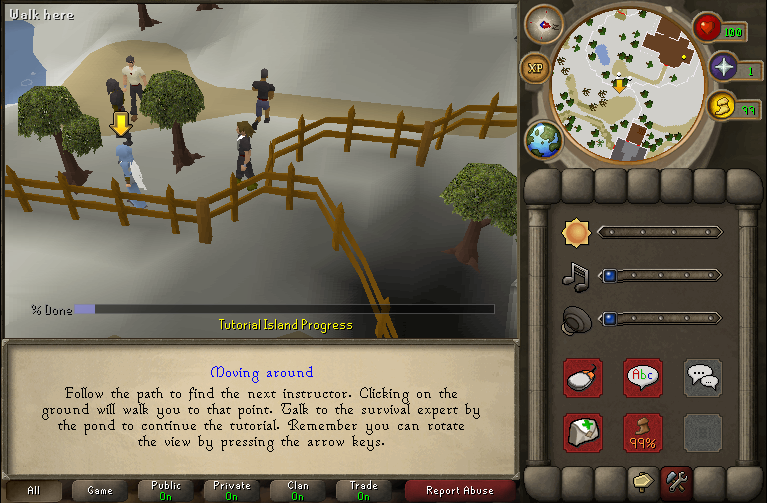Viewport: 767px width, 503px height.
Task: Toggle split private chat speech bubbles button
Action: click(x=703, y=377)
